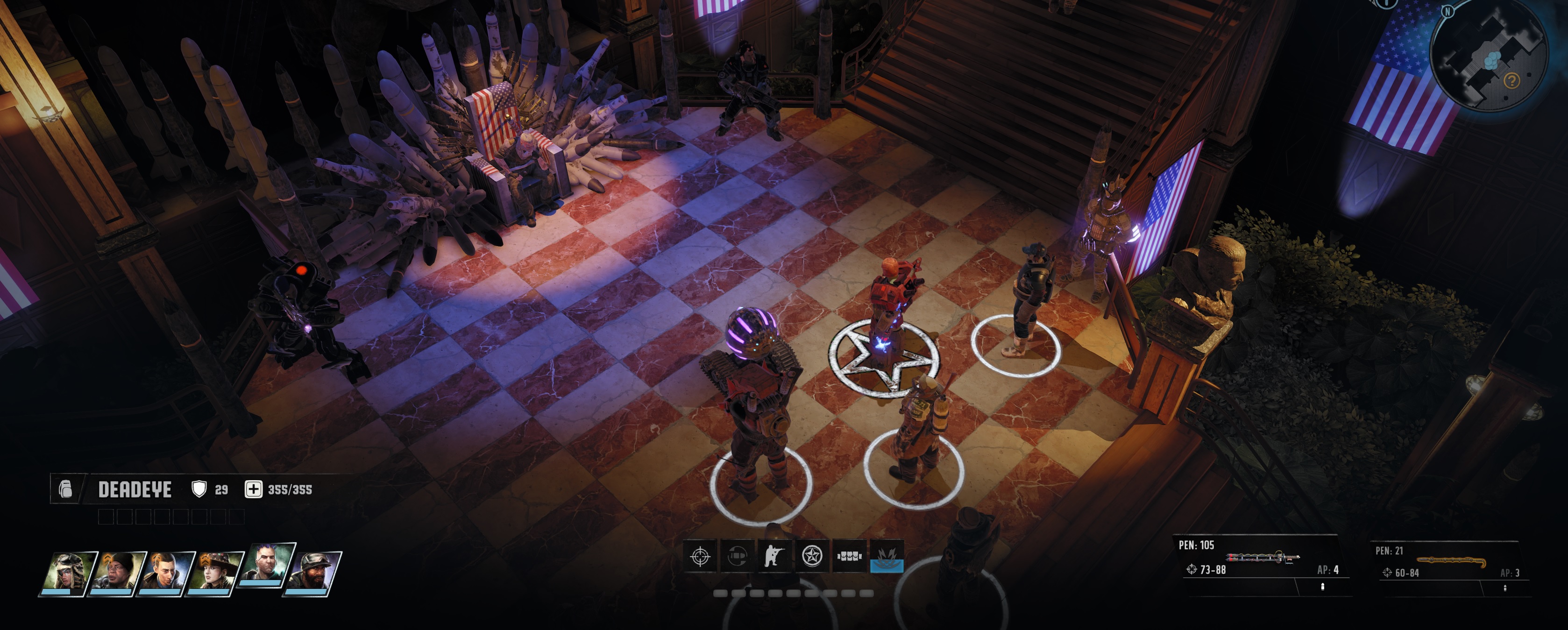Screen dimensions: 1568x630
Task: Trigger the circled star ability
Action: click(x=812, y=556)
